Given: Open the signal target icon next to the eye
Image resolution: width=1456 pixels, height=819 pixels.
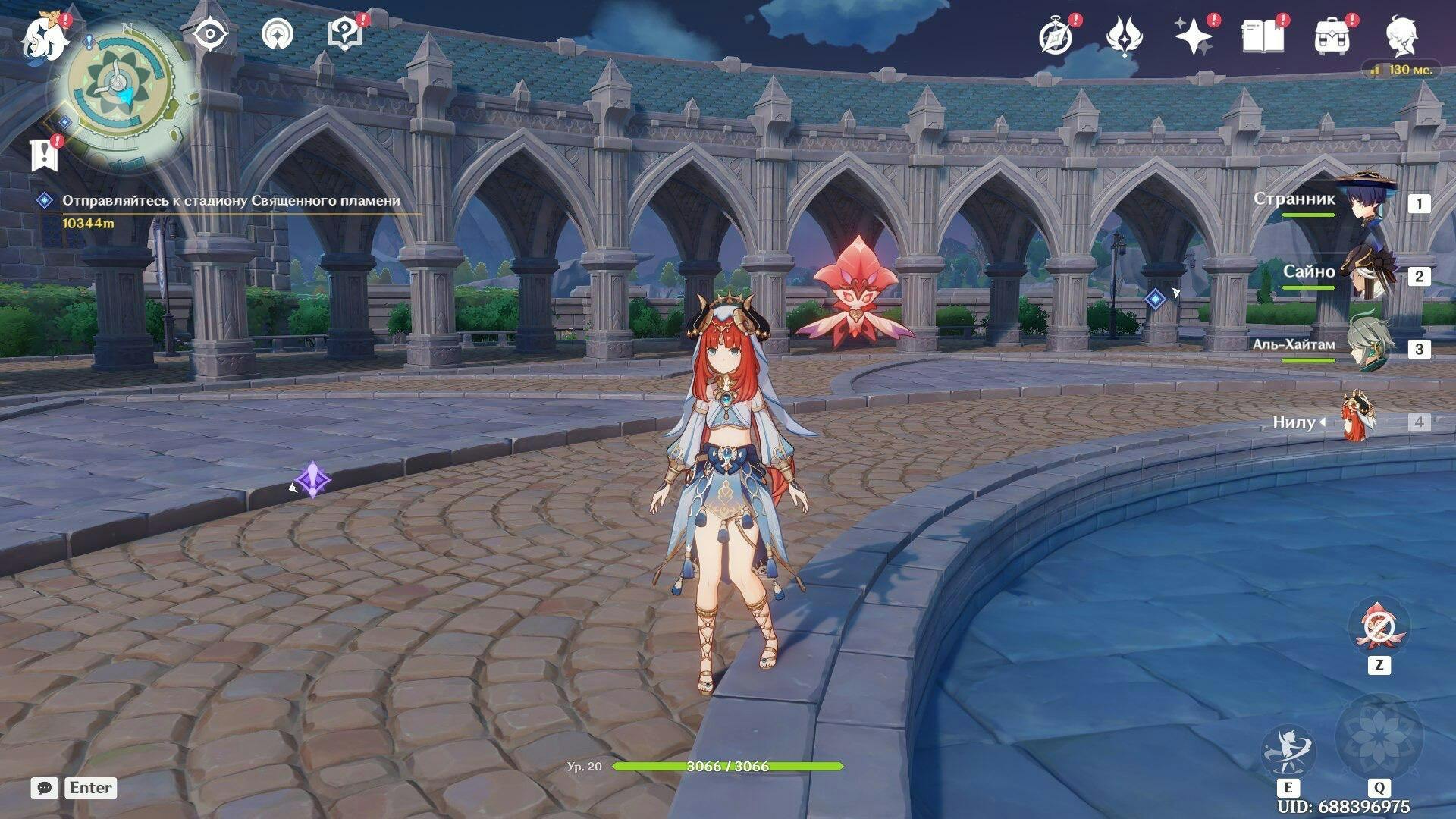Looking at the screenshot, I should 278,35.
